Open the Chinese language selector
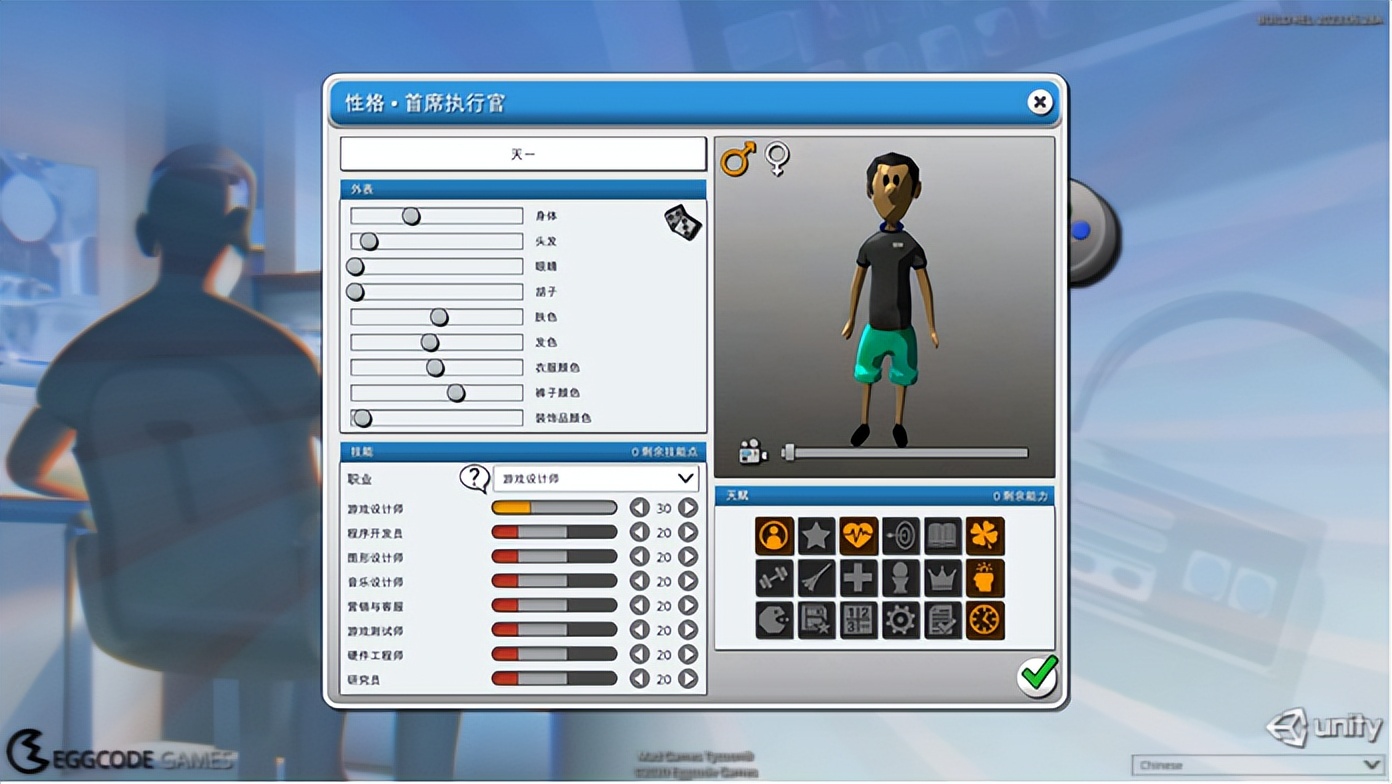Image resolution: width=1392 pixels, height=784 pixels. click(1255, 765)
